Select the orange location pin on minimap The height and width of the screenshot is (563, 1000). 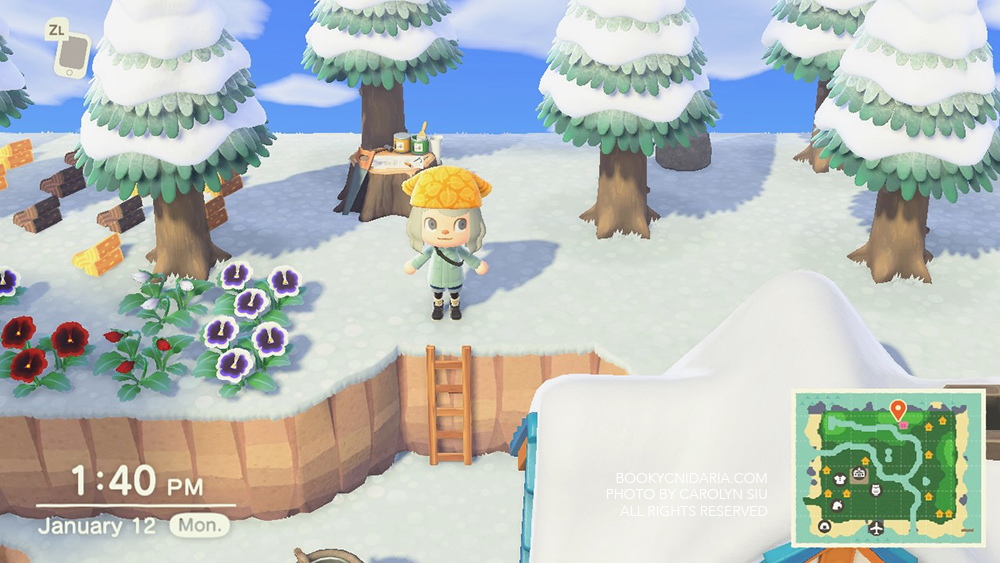(898, 410)
